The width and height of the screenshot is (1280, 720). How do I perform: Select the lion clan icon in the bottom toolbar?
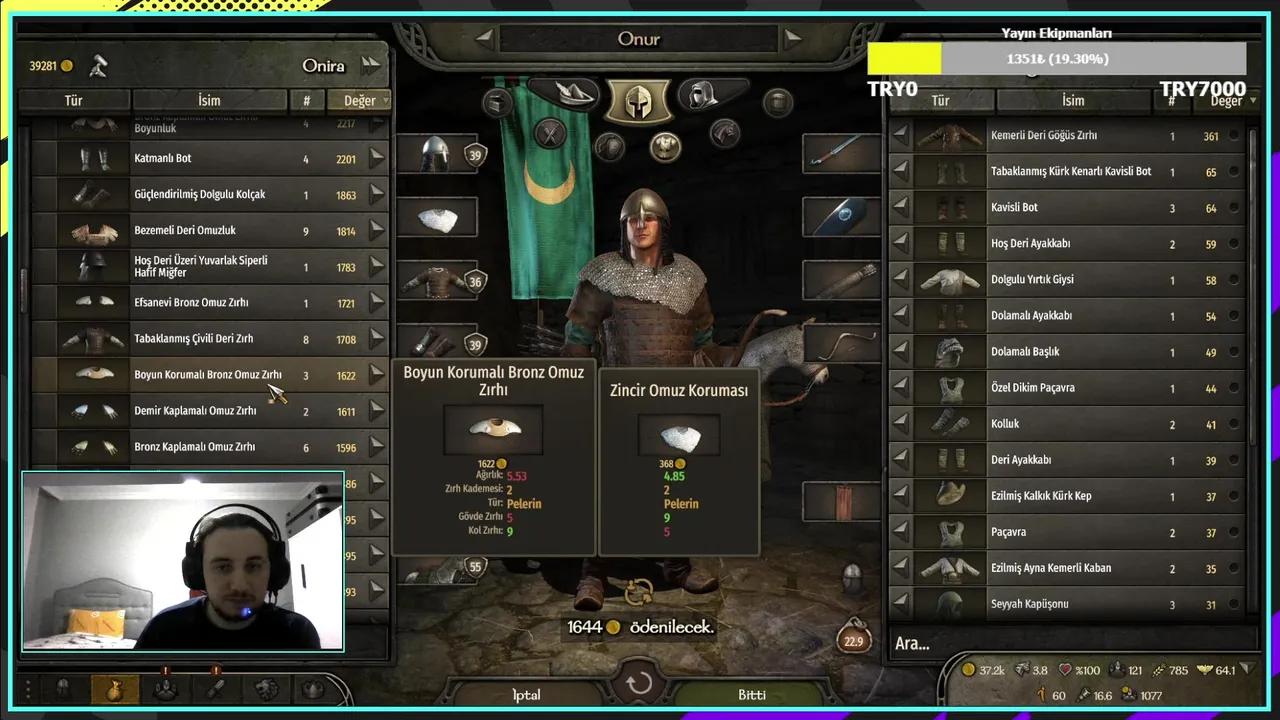266,689
